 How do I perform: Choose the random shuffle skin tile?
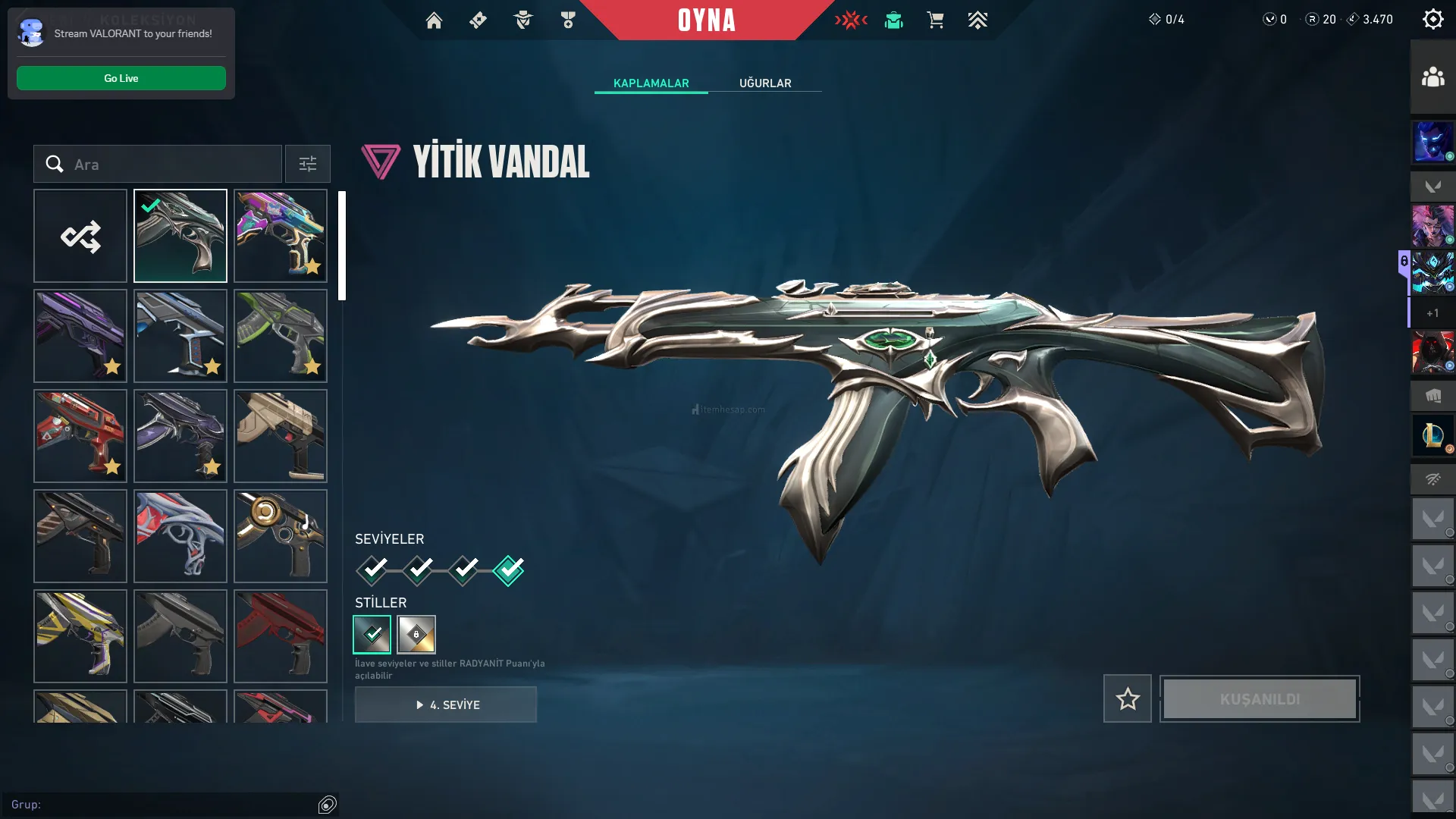[x=80, y=237]
